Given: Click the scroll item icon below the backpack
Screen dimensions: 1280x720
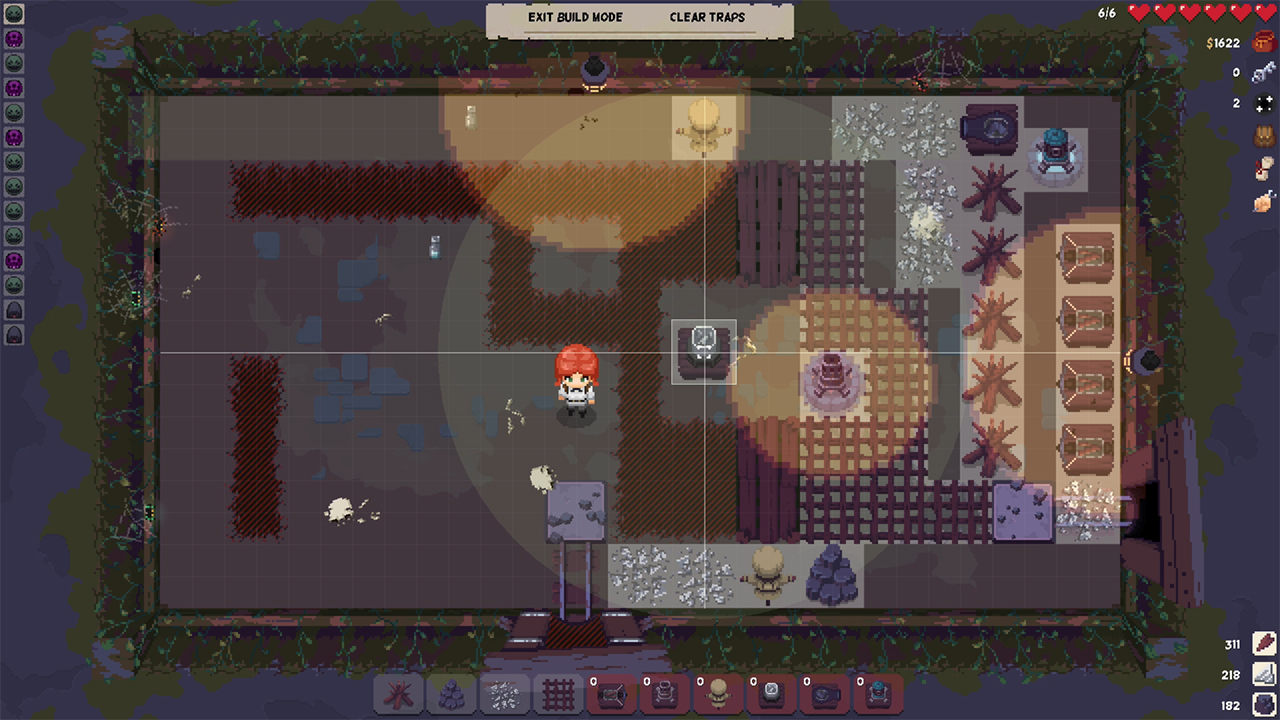Looking at the screenshot, I should (1263, 168).
